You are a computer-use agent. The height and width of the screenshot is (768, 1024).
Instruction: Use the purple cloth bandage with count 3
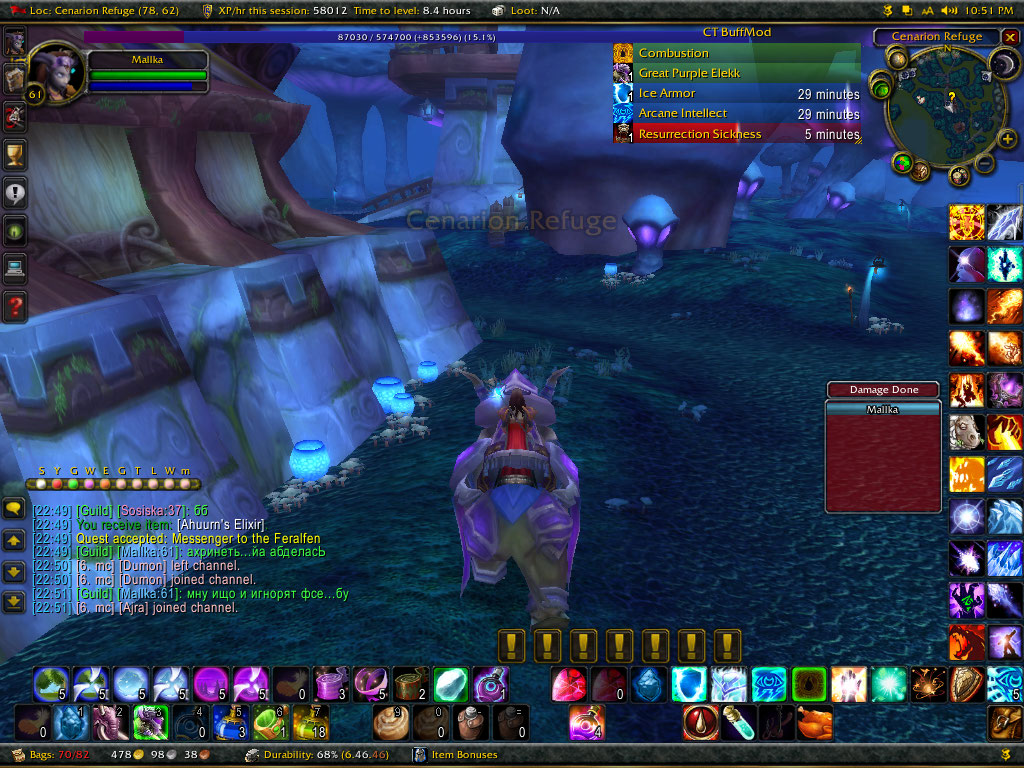[330, 684]
